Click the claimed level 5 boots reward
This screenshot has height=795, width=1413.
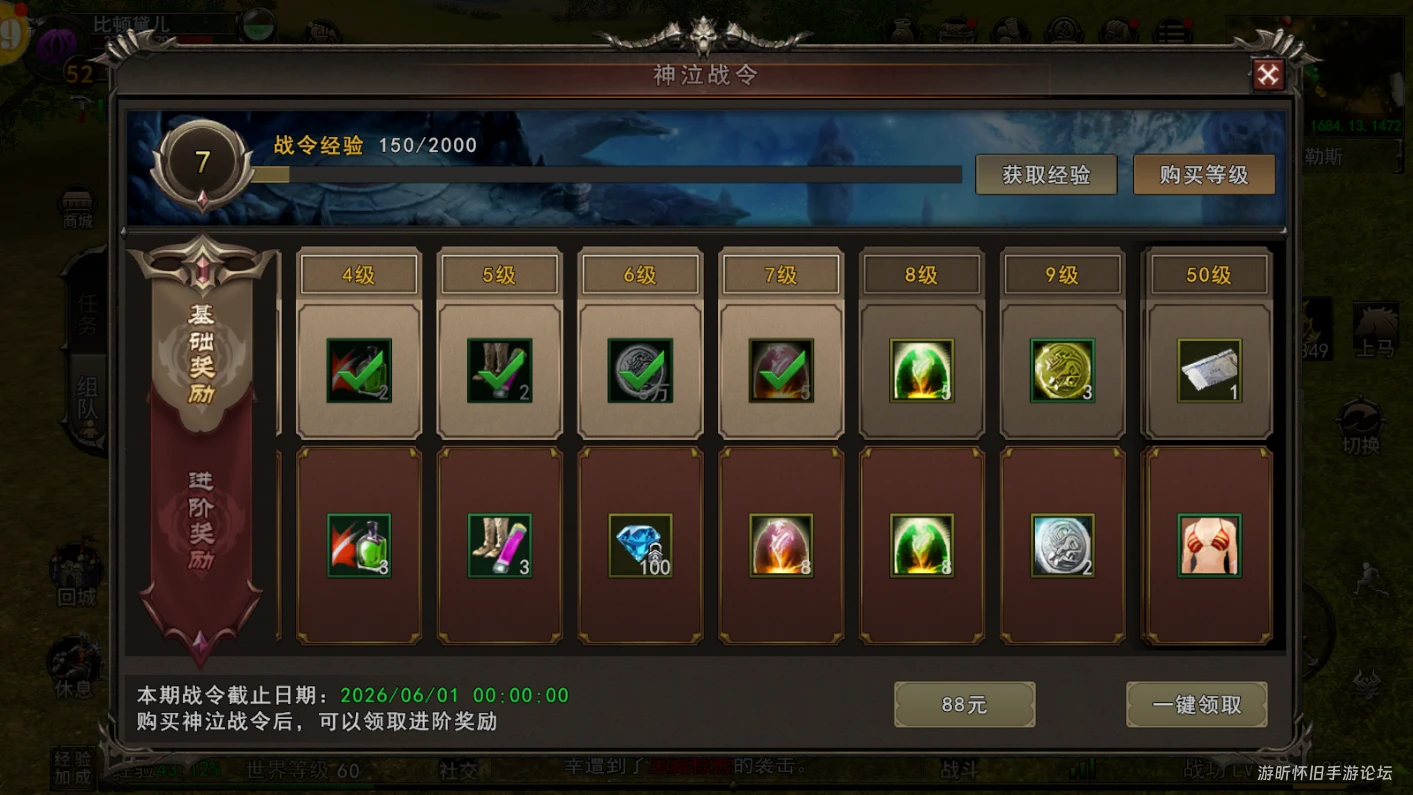(500, 371)
